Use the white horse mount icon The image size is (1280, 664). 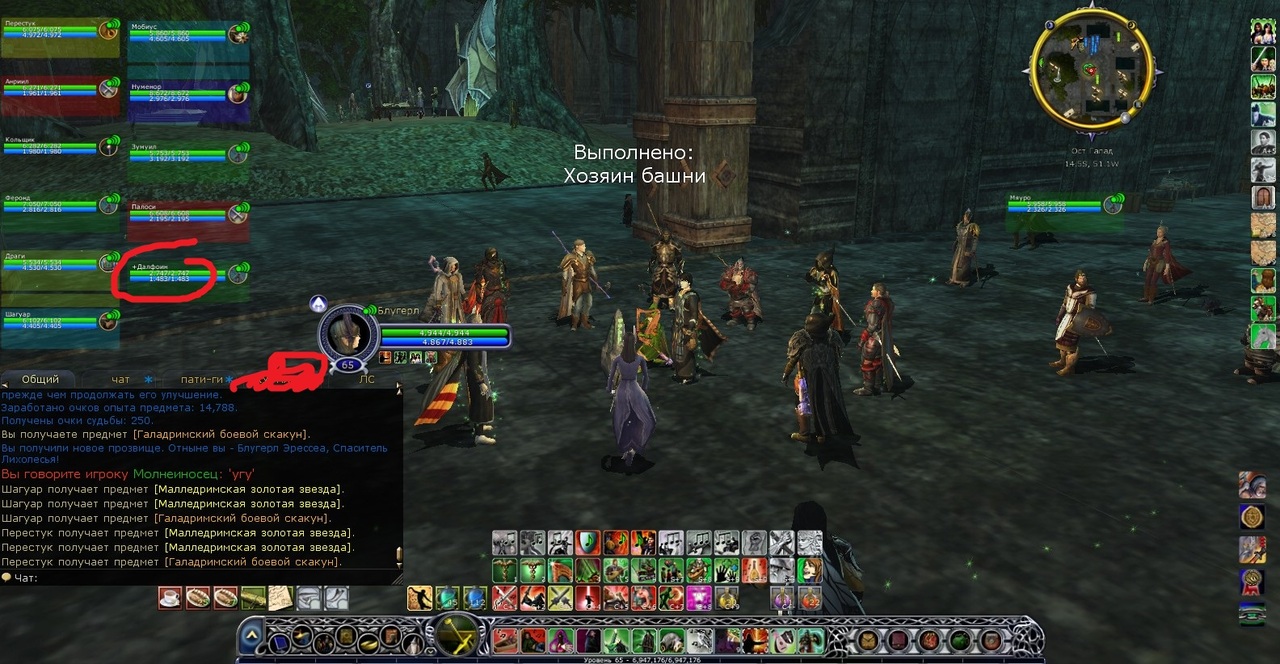point(1263,337)
